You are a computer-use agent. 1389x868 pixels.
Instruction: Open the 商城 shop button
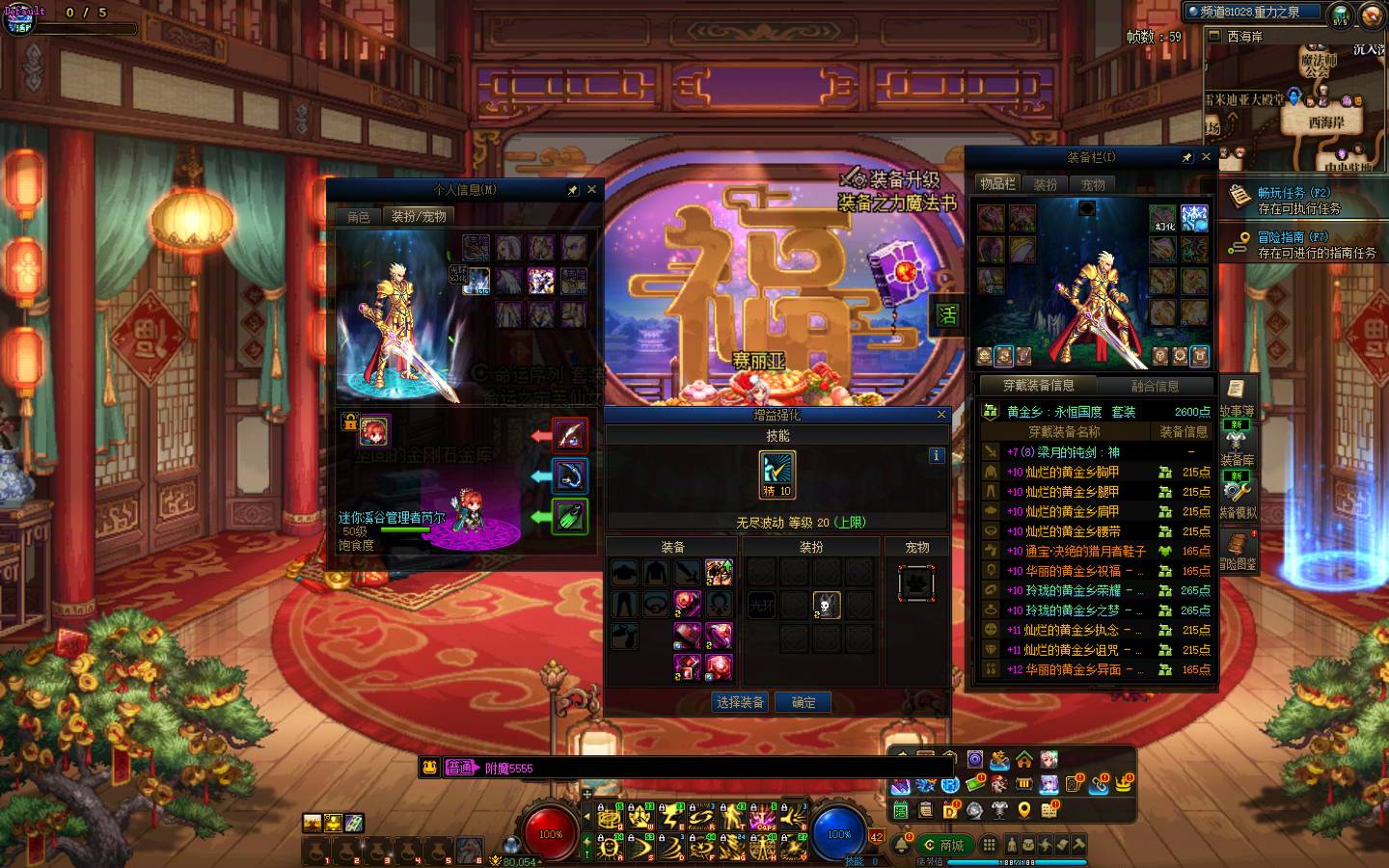(943, 845)
